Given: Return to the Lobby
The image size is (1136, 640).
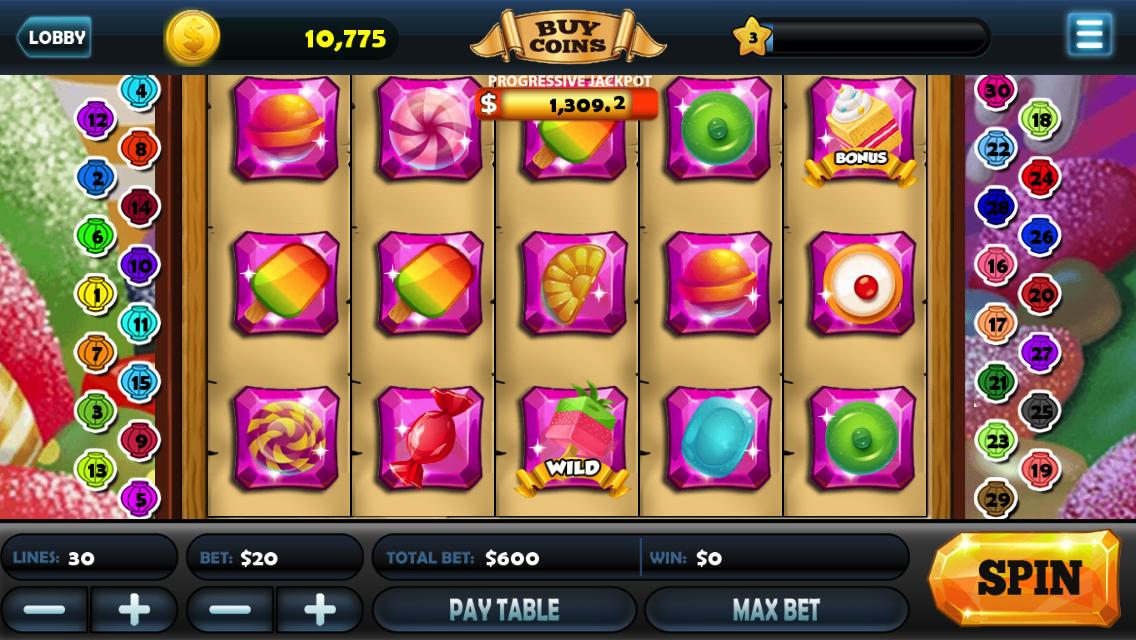Looking at the screenshot, I should coord(54,38).
